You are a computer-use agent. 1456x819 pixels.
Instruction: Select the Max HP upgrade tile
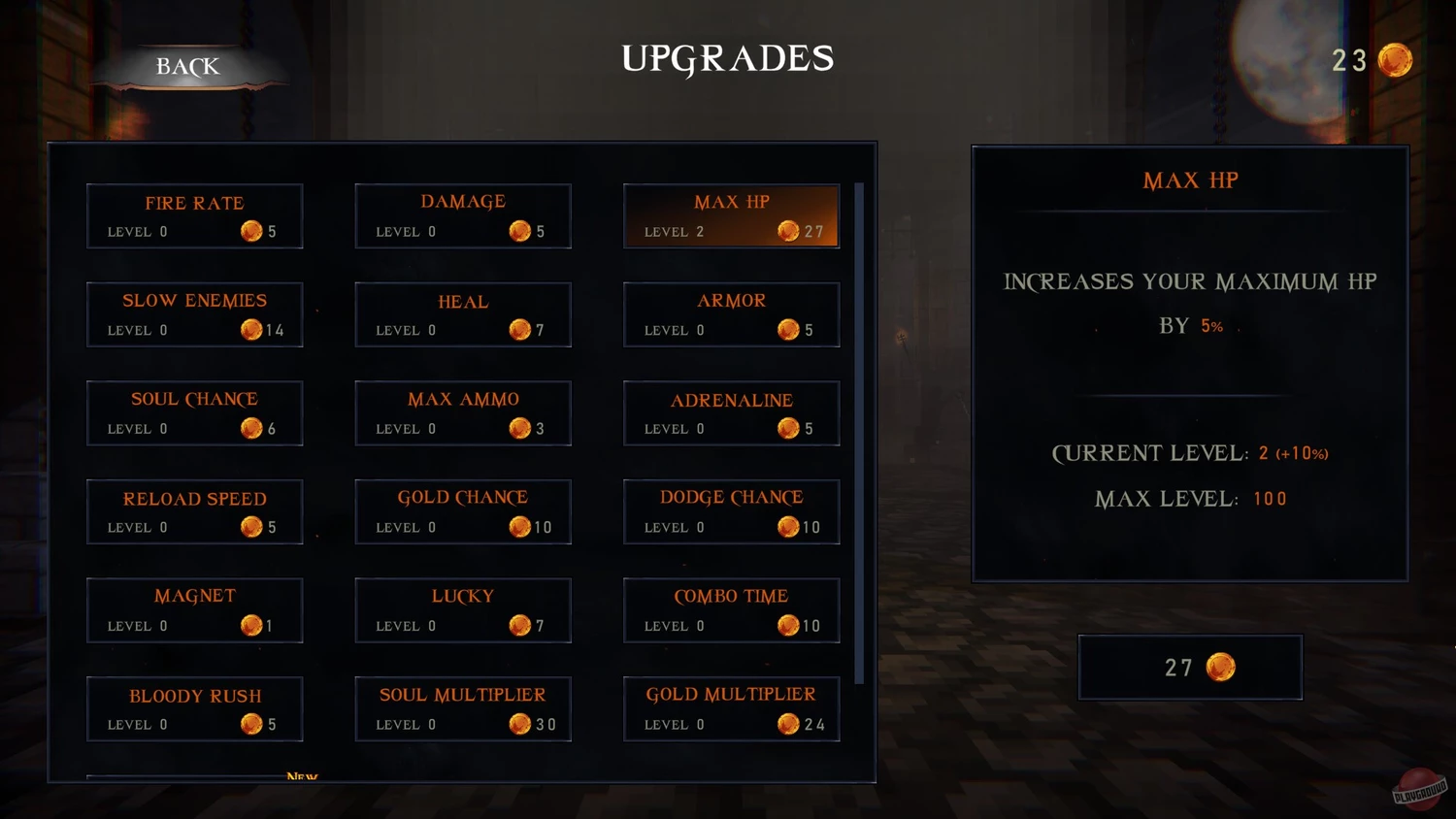[x=731, y=215]
